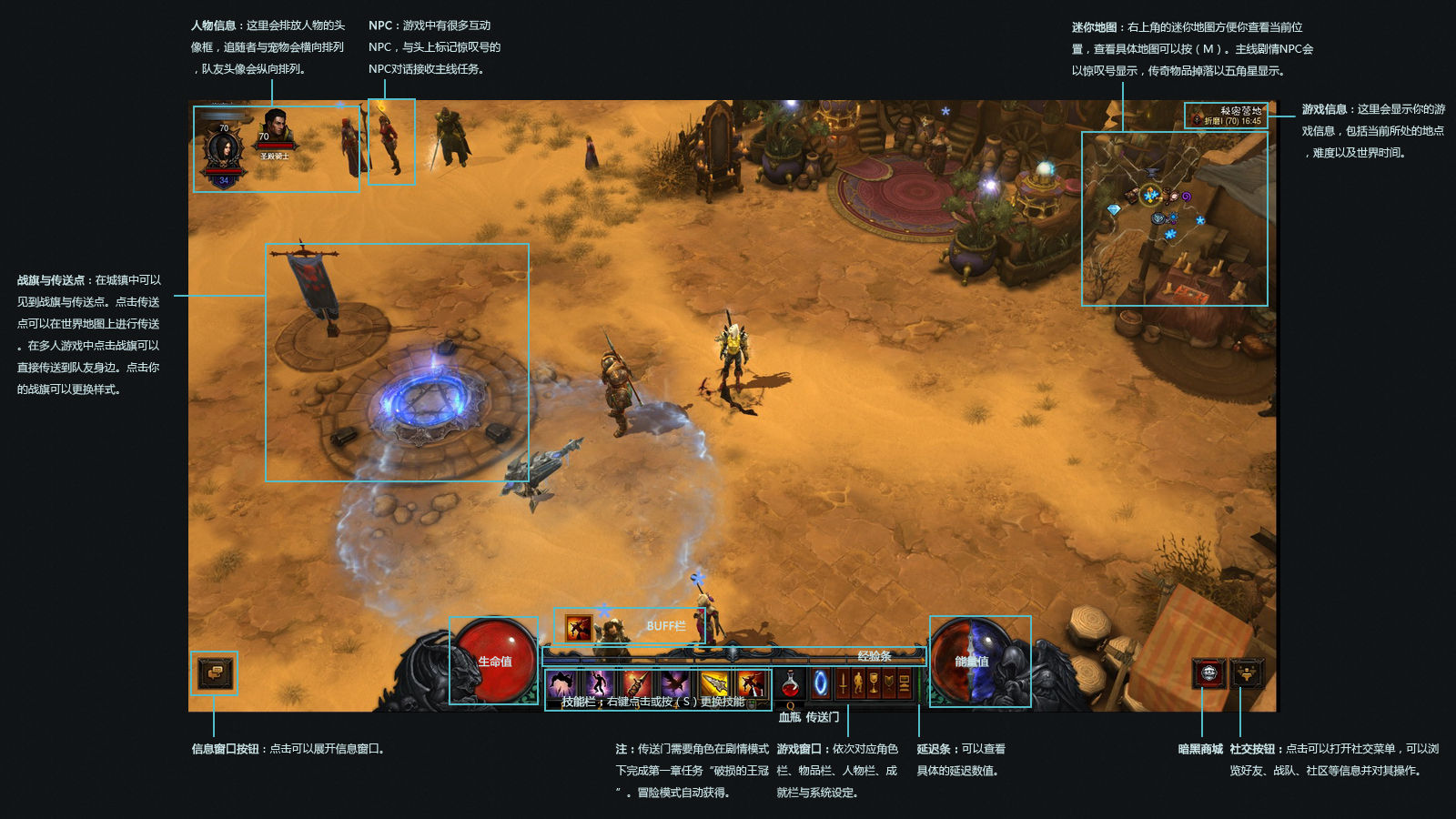Open the character inventory figure button
The width and height of the screenshot is (1456, 819).
coord(858,683)
